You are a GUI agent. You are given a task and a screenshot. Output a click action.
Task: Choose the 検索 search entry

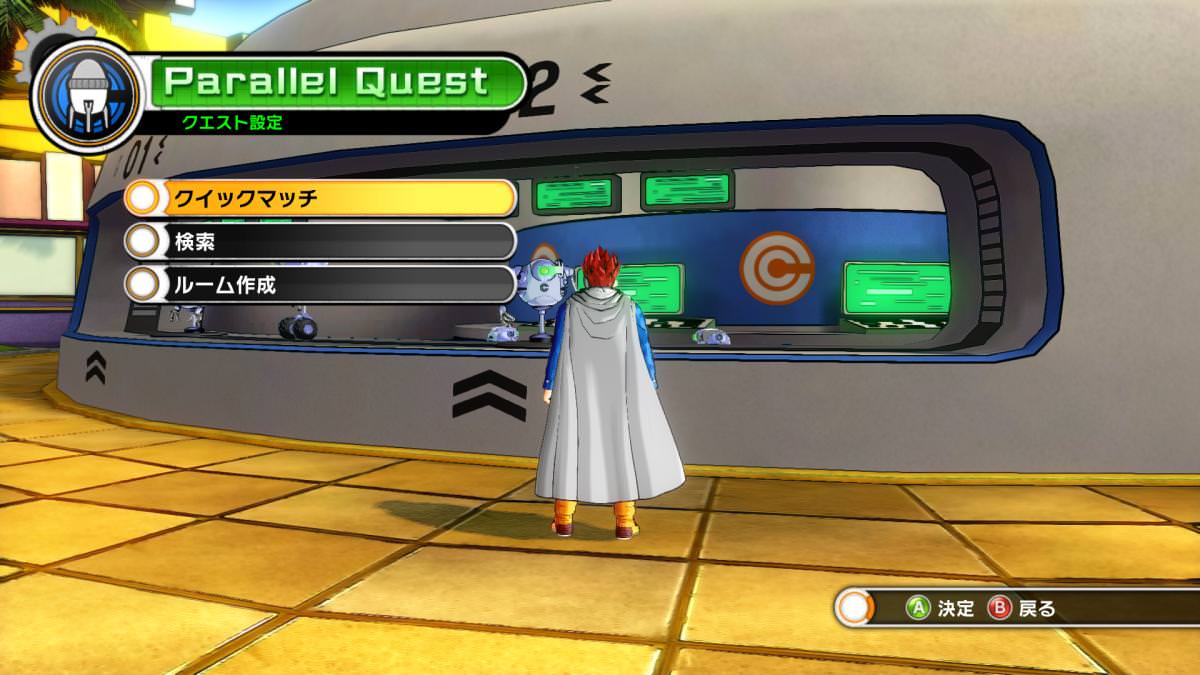320,241
